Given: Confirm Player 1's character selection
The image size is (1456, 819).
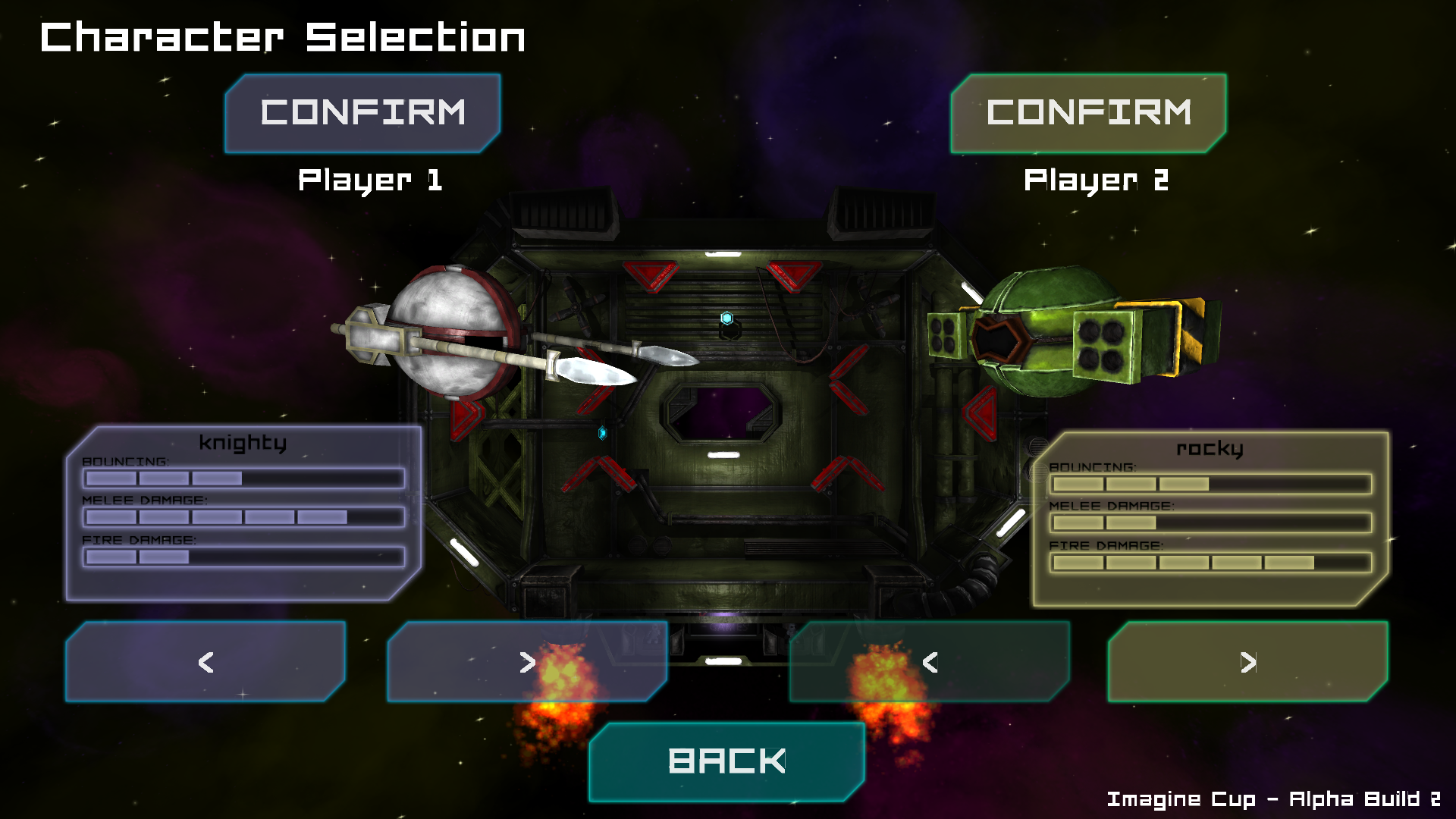Looking at the screenshot, I should click(x=362, y=113).
